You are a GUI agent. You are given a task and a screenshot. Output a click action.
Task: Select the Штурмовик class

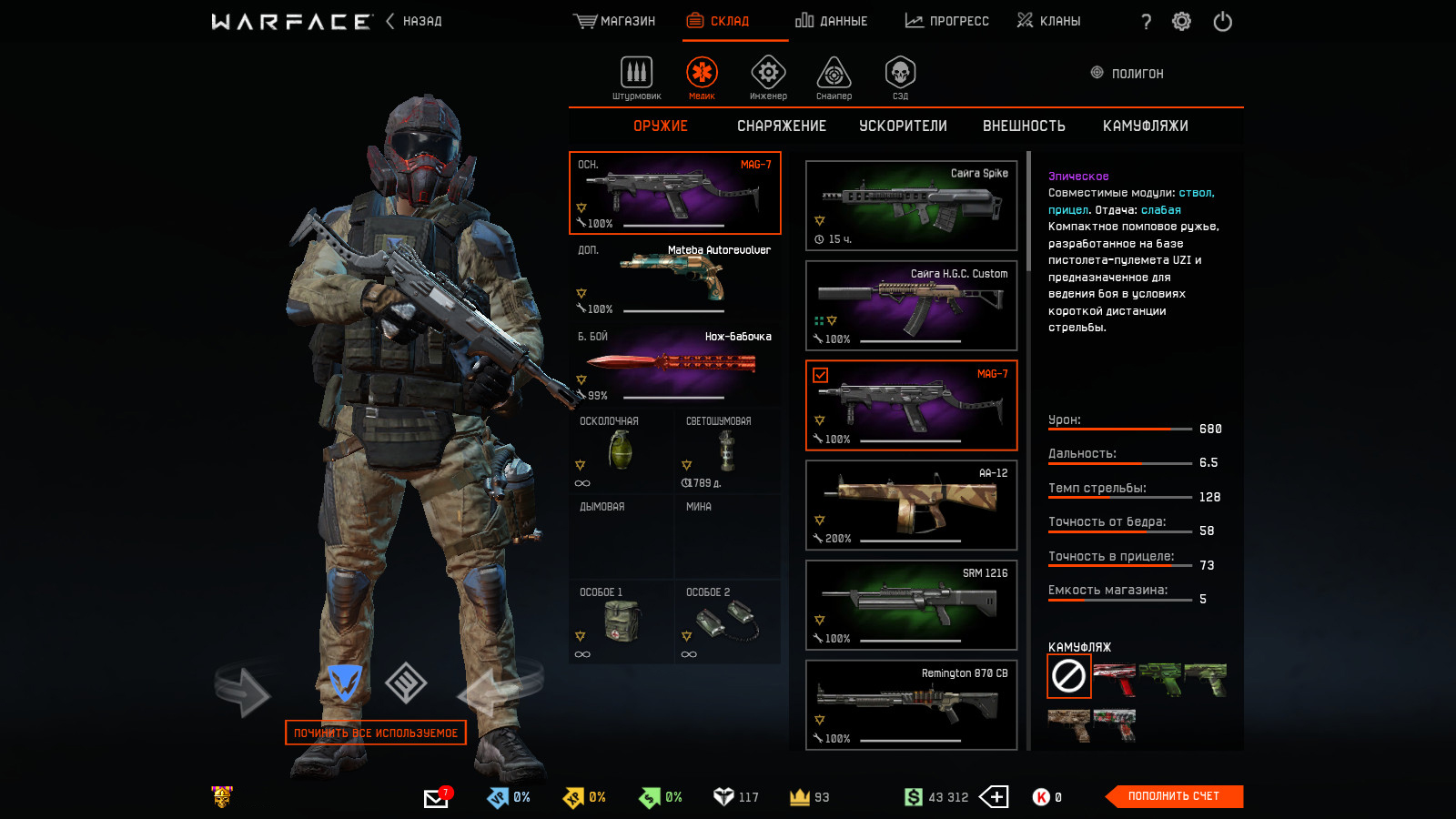coord(636,77)
